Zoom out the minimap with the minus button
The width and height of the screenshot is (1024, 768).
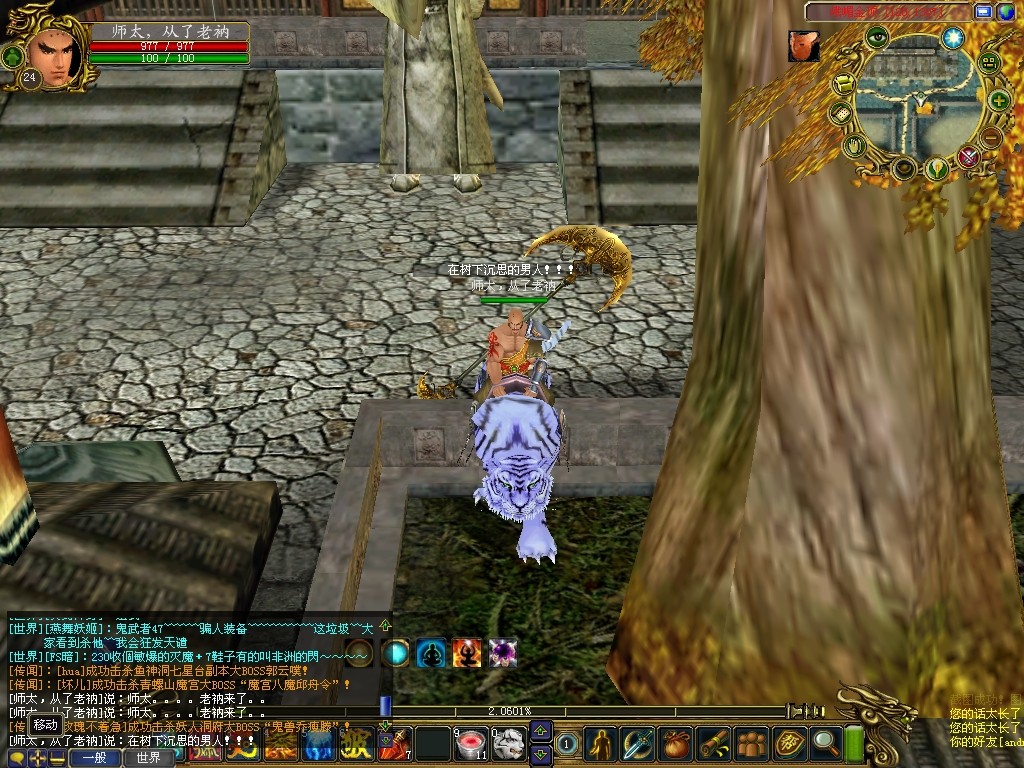[x=991, y=137]
